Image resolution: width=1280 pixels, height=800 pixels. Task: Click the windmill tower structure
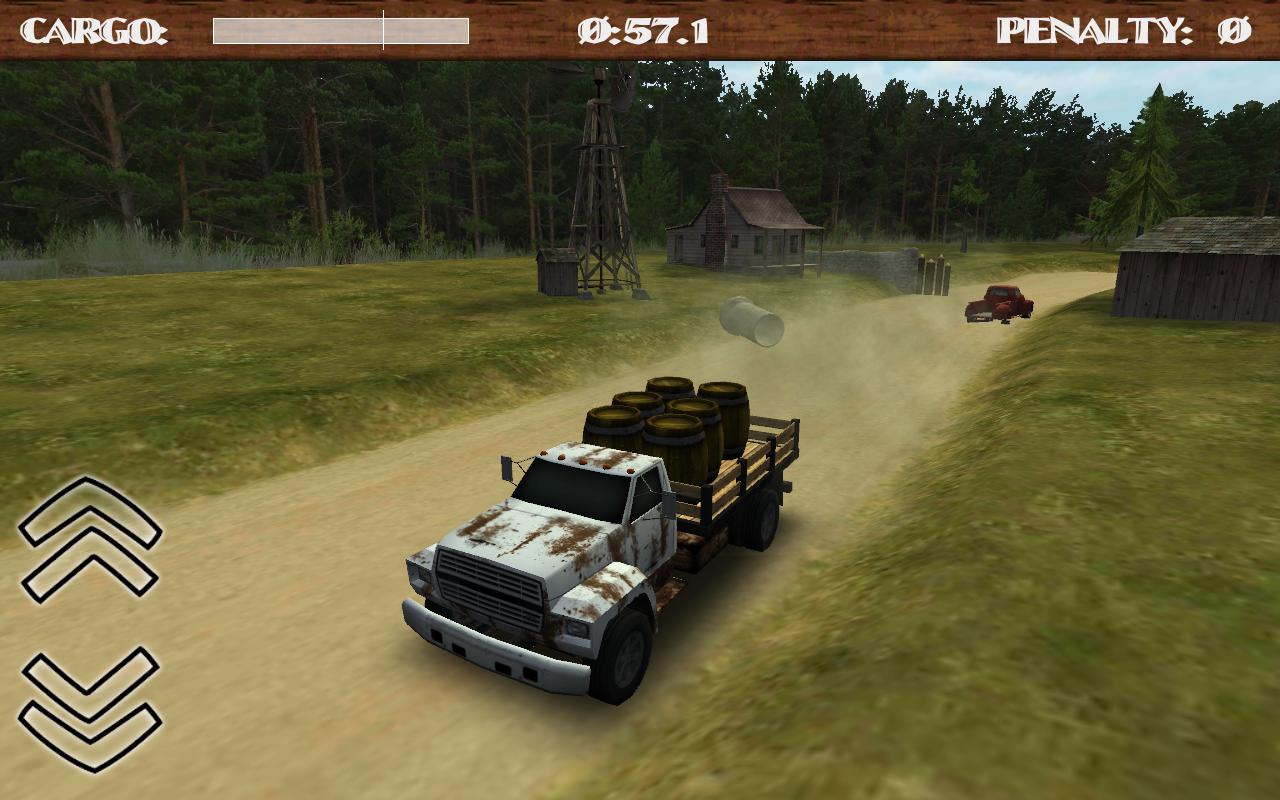600,190
